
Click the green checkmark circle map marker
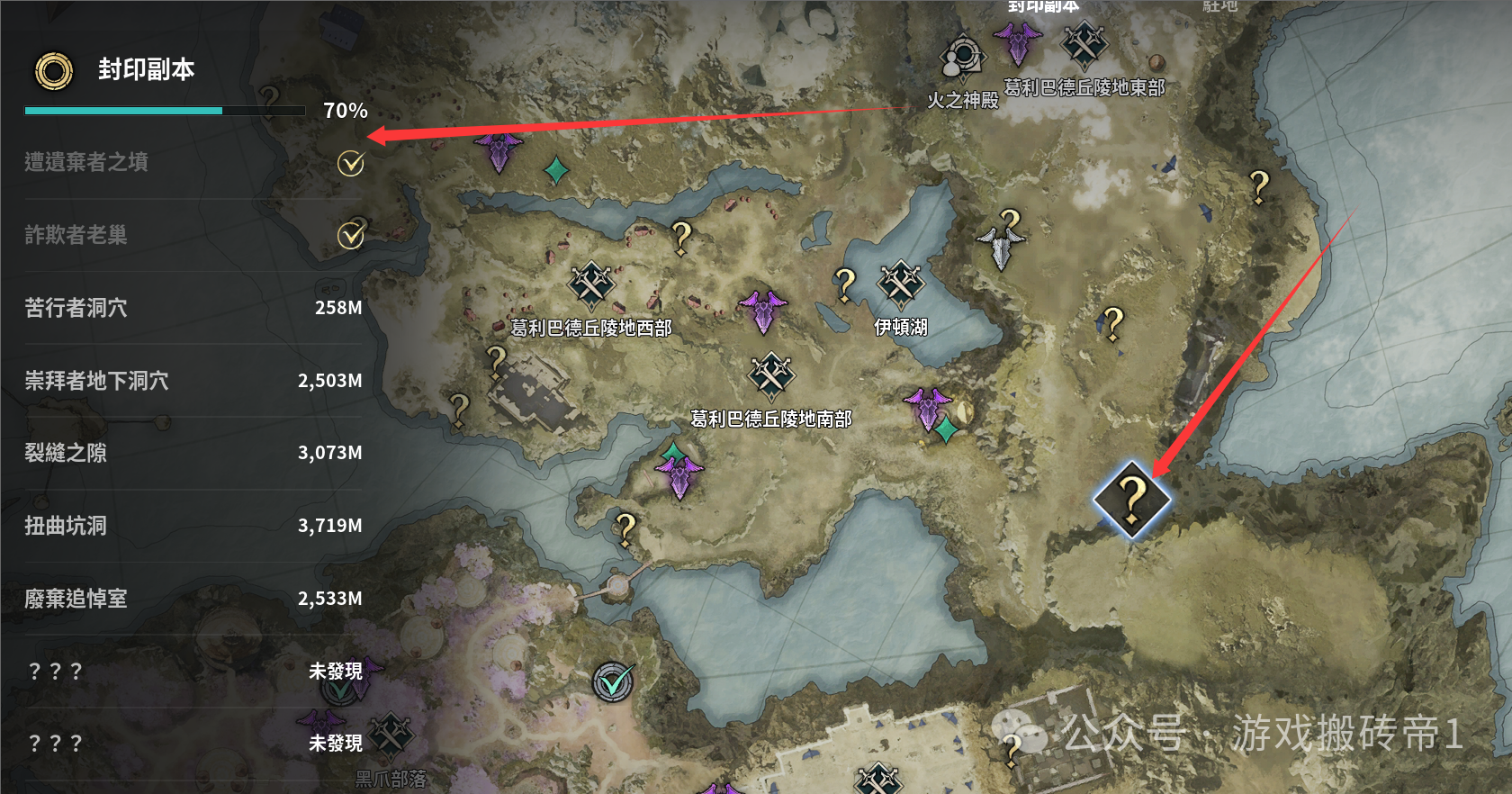614,682
